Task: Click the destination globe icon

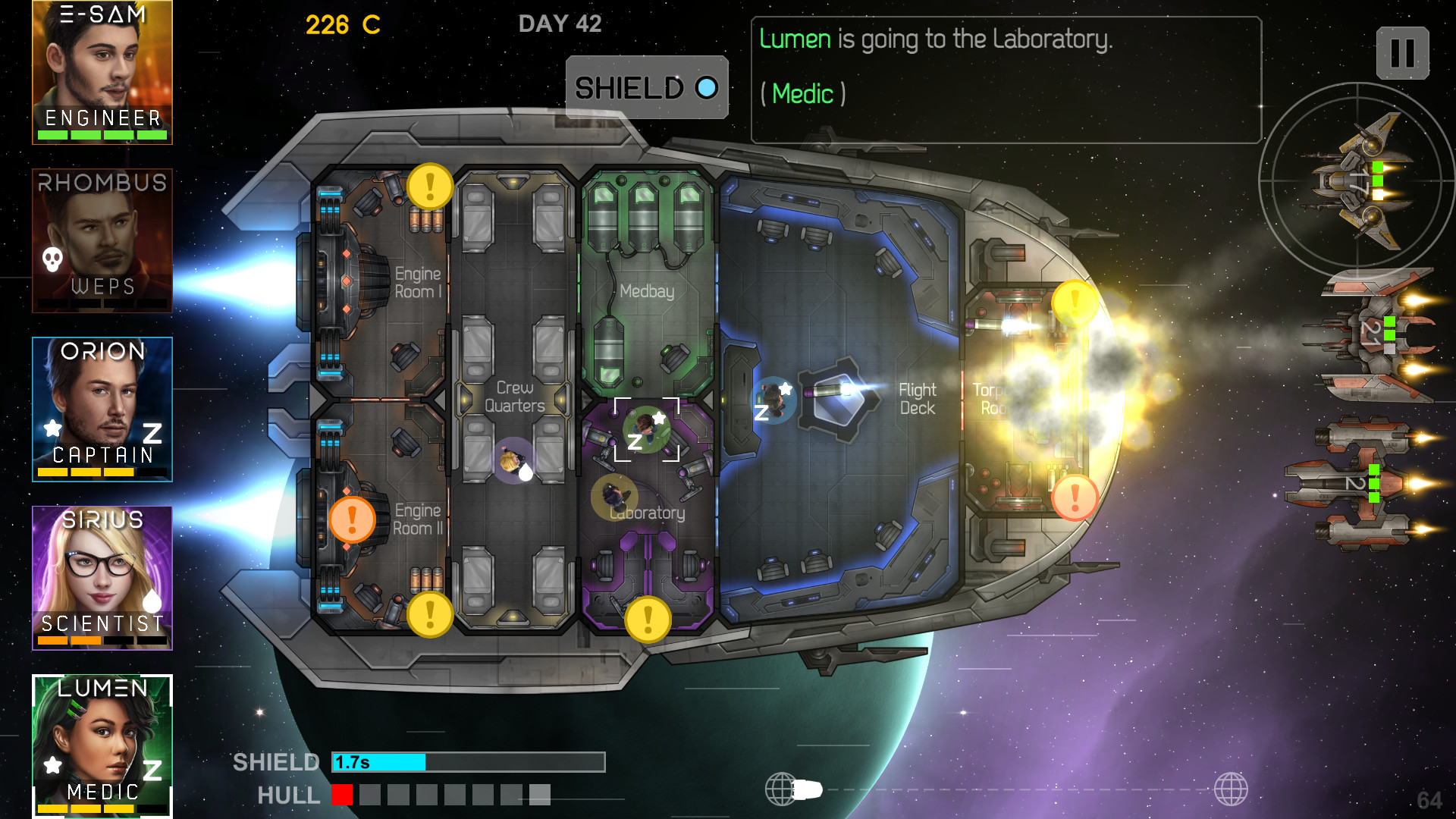Action: [x=1230, y=789]
